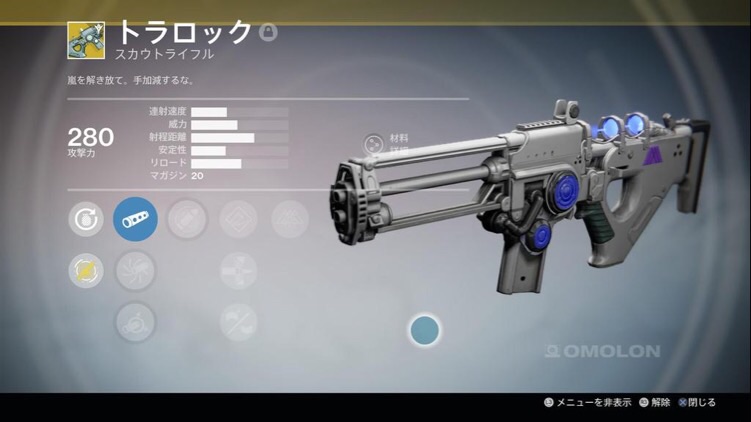751x422 pixels.
Task: Choose the yellow lightning damage node
Action: 85,269
